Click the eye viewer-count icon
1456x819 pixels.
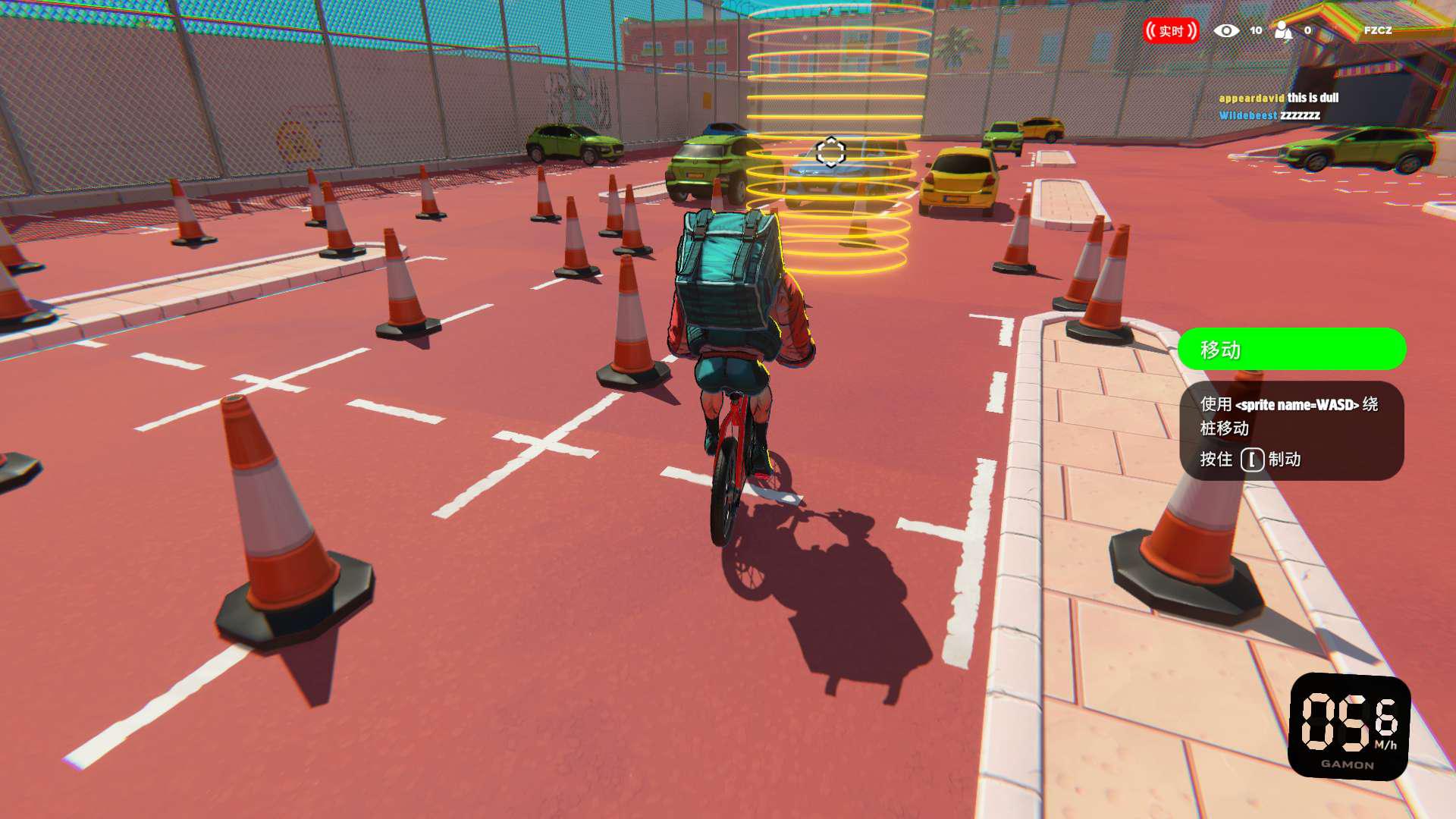tap(1226, 30)
